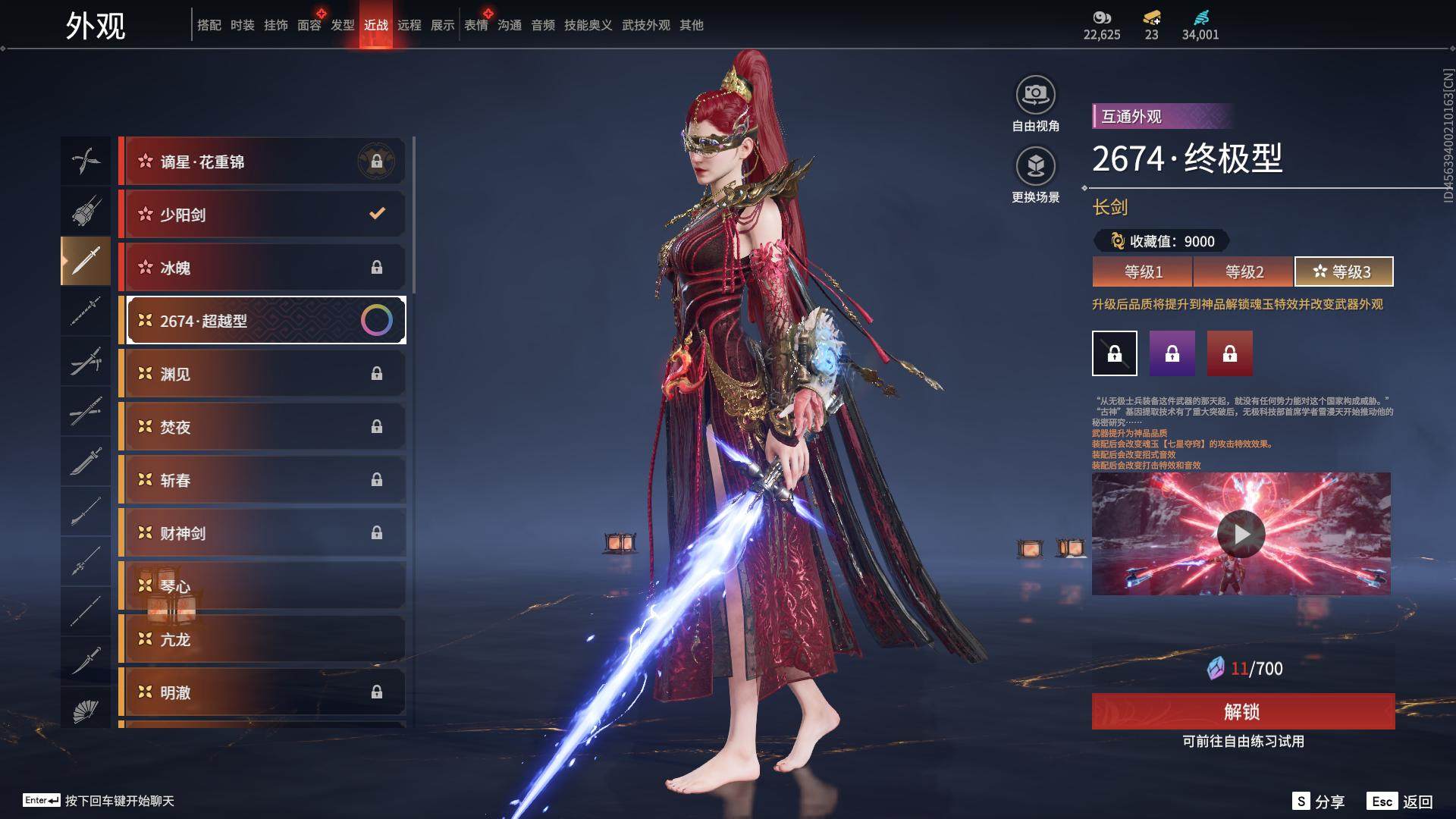
Task: Click 返回 to go back
Action: point(1401,802)
